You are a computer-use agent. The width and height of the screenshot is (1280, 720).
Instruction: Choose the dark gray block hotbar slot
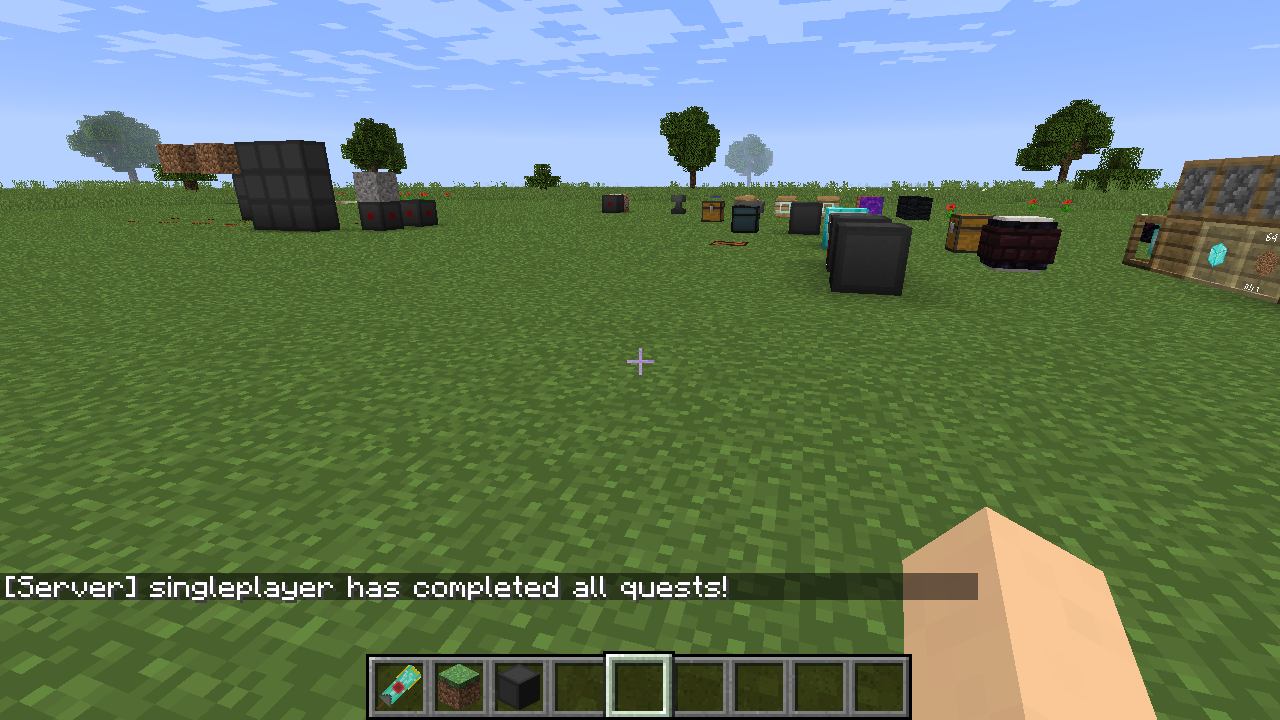pyautogui.click(x=519, y=687)
